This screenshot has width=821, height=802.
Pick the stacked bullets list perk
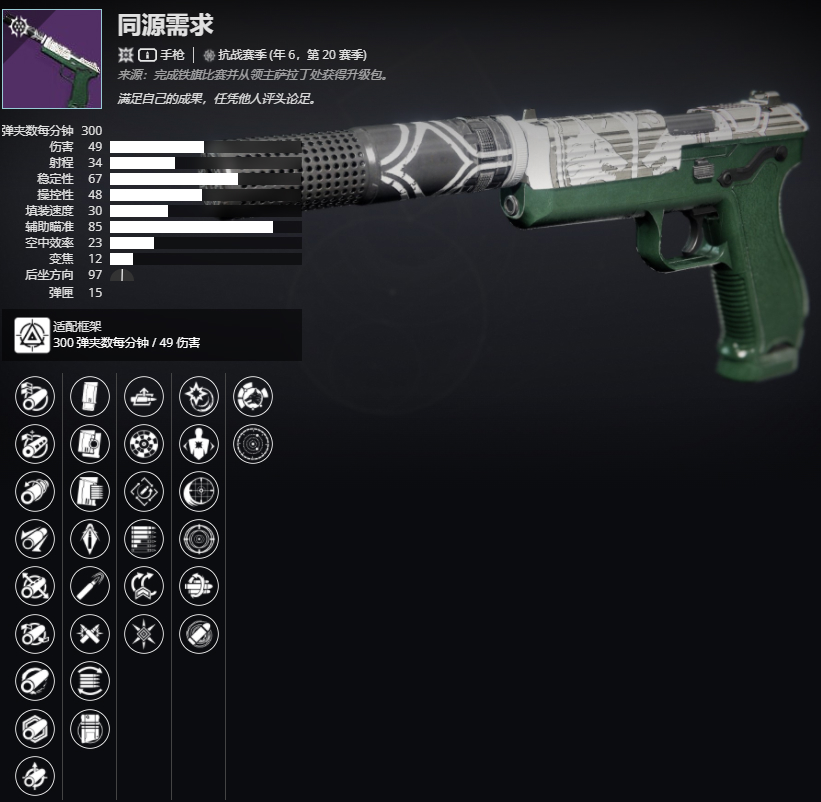tap(144, 539)
